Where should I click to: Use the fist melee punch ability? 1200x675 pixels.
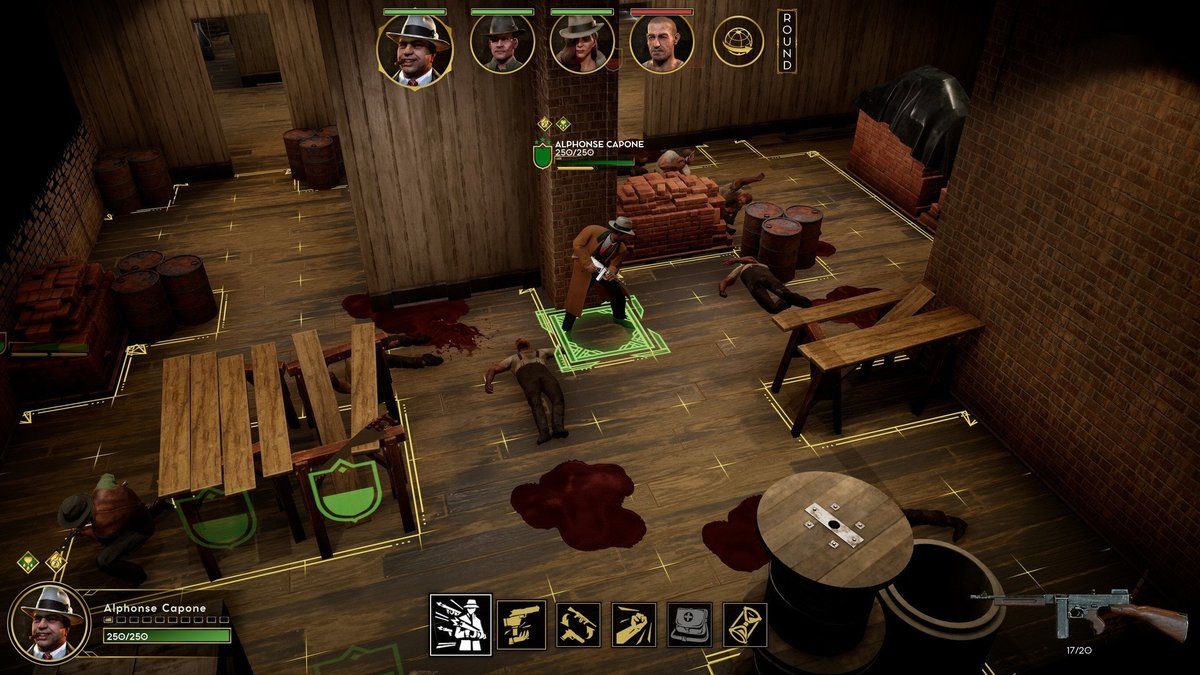[x=634, y=625]
